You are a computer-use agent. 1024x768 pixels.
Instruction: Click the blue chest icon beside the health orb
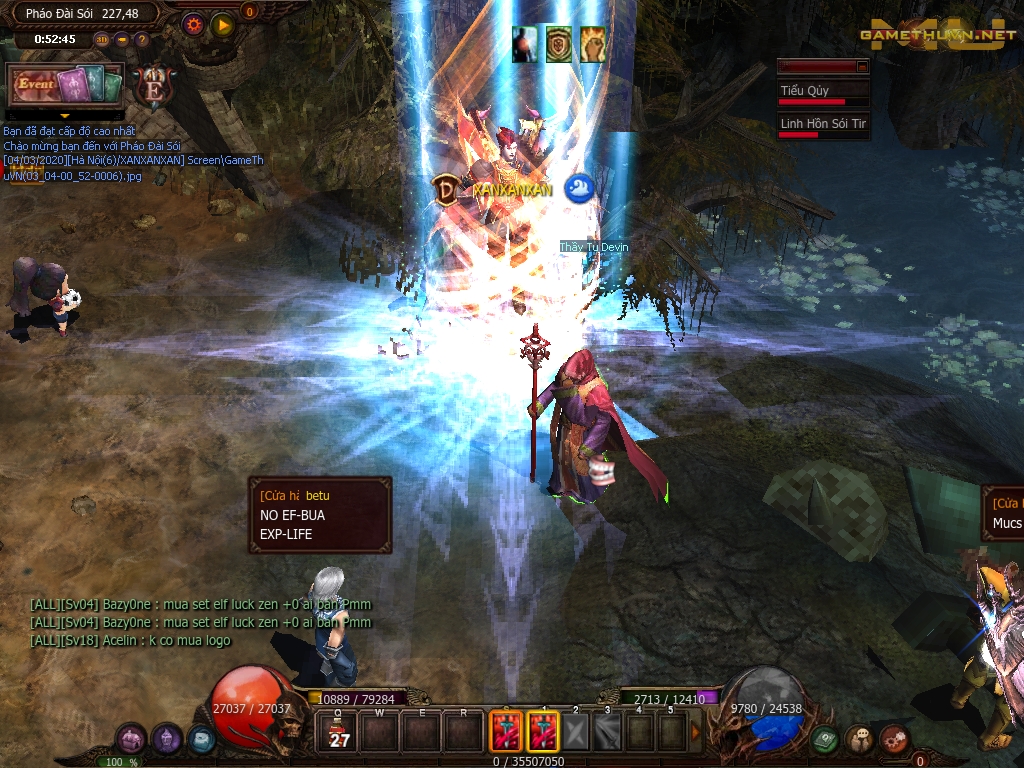200,740
